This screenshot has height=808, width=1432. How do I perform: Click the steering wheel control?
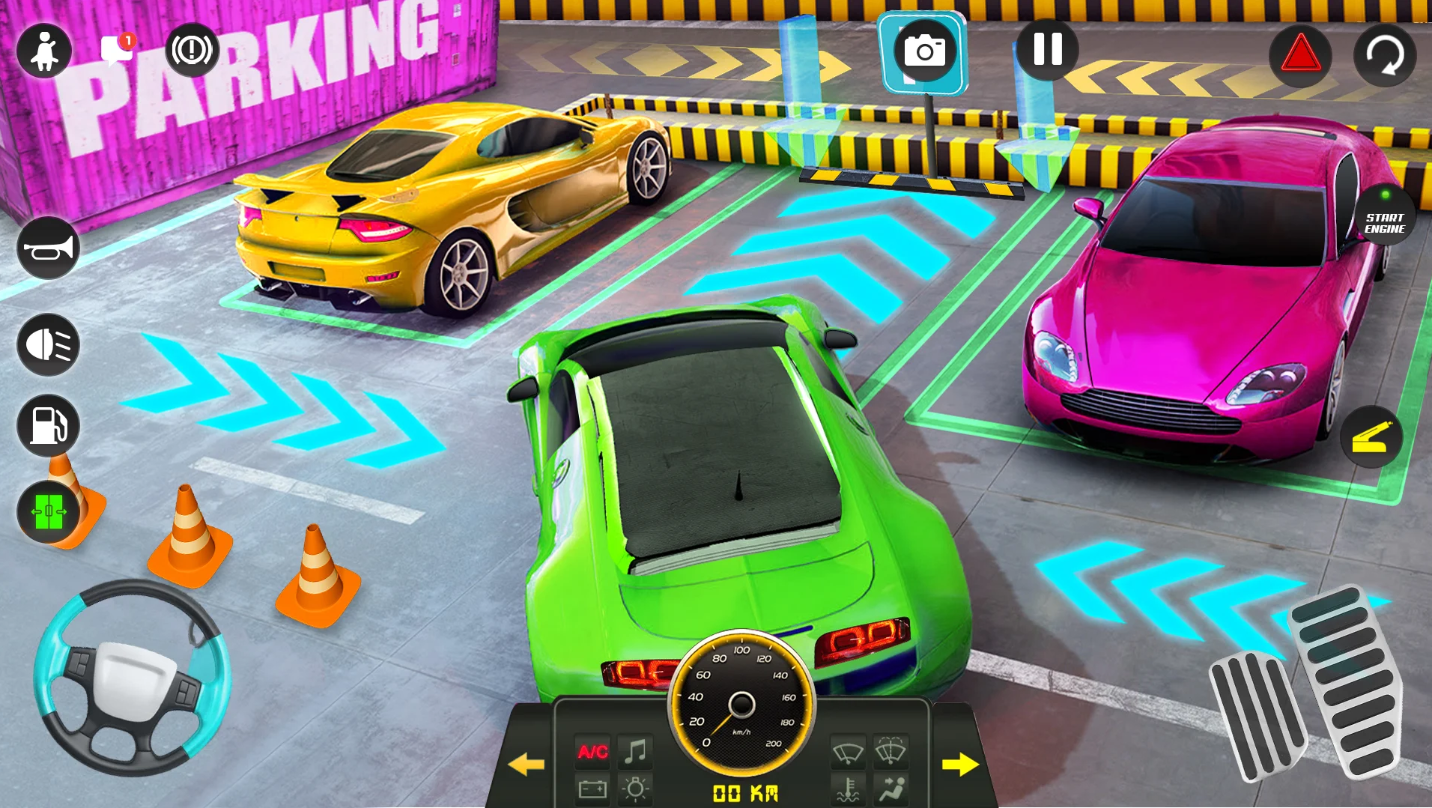[132, 677]
